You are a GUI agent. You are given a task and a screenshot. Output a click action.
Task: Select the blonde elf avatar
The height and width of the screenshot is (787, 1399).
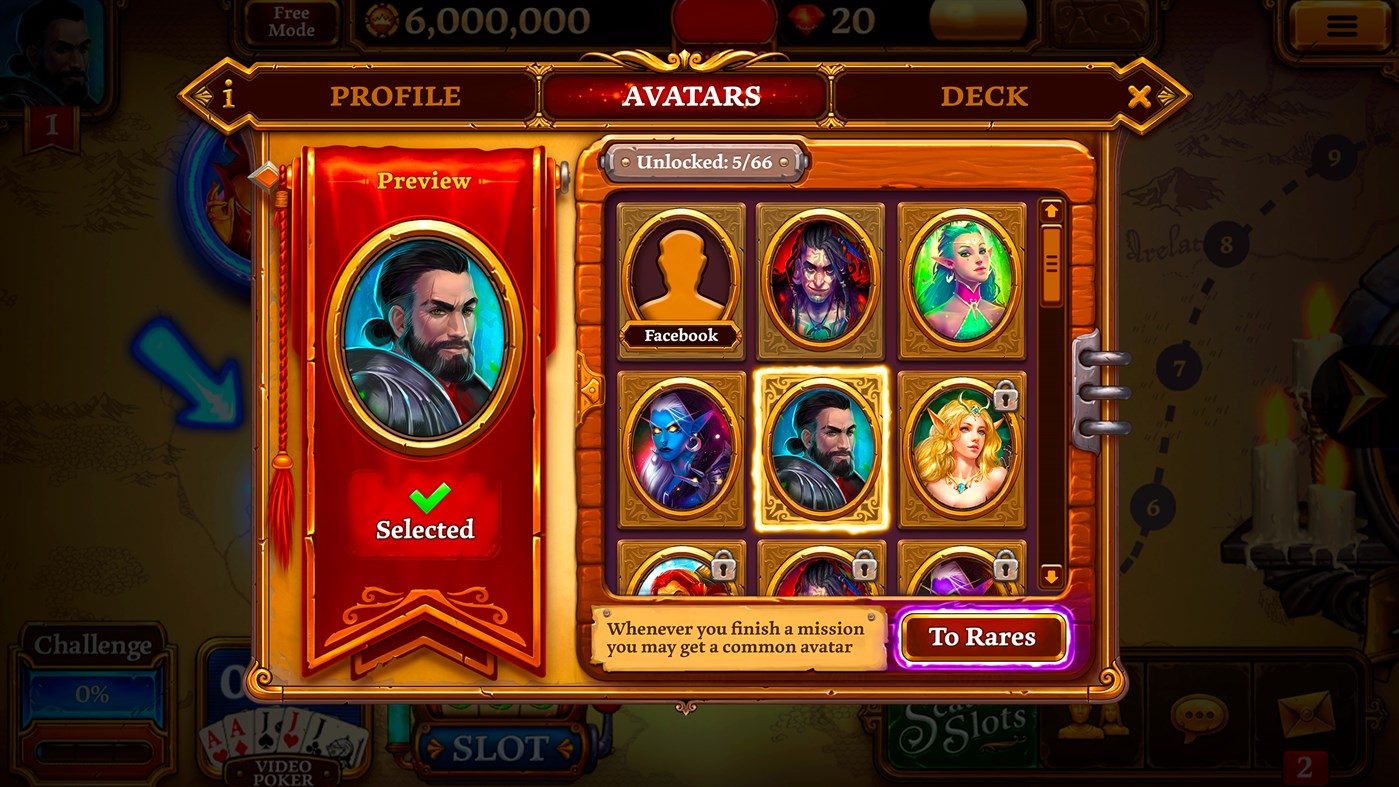[x=962, y=448]
